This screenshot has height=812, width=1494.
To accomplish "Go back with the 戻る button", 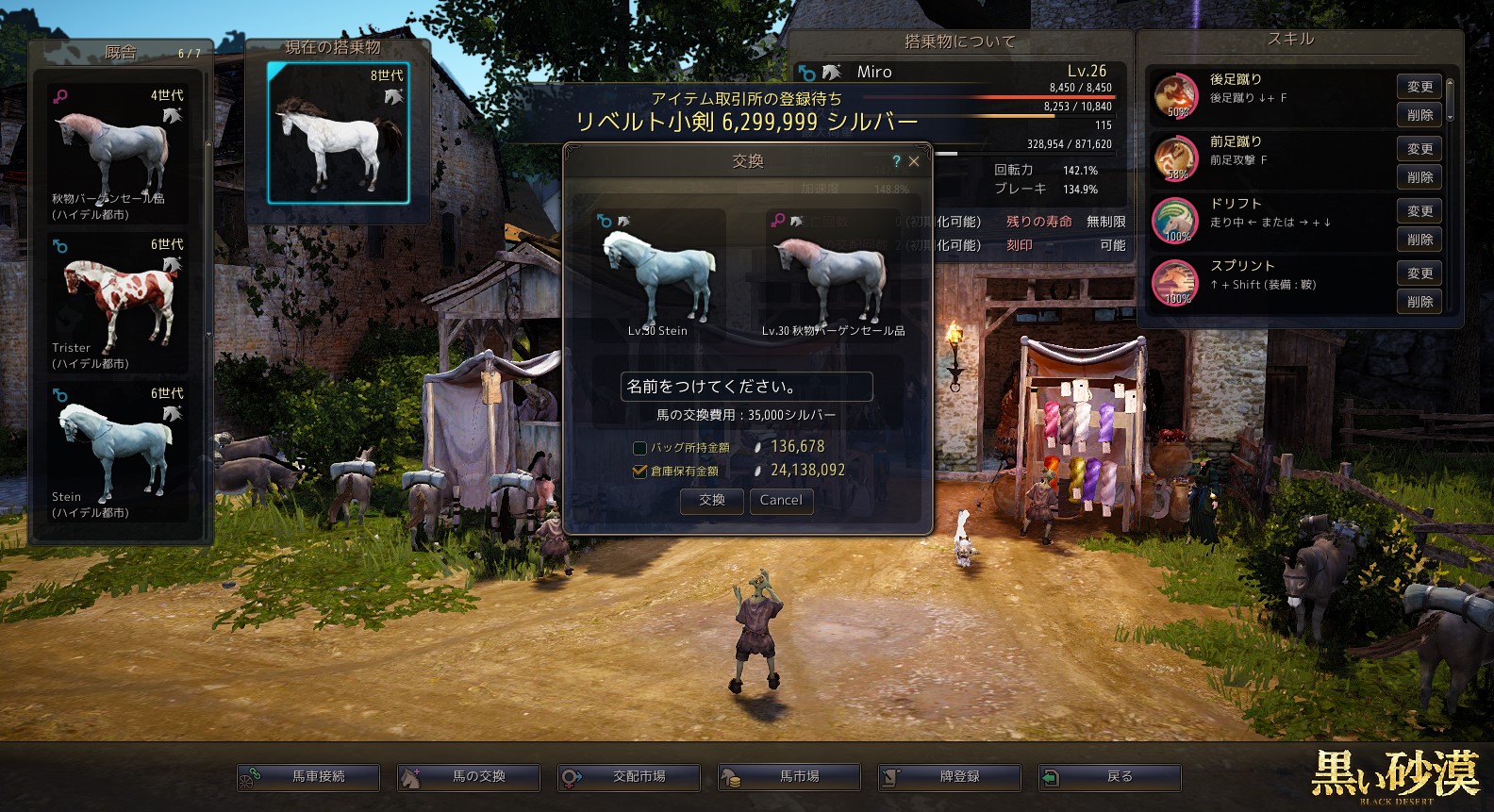I will [x=1110, y=777].
